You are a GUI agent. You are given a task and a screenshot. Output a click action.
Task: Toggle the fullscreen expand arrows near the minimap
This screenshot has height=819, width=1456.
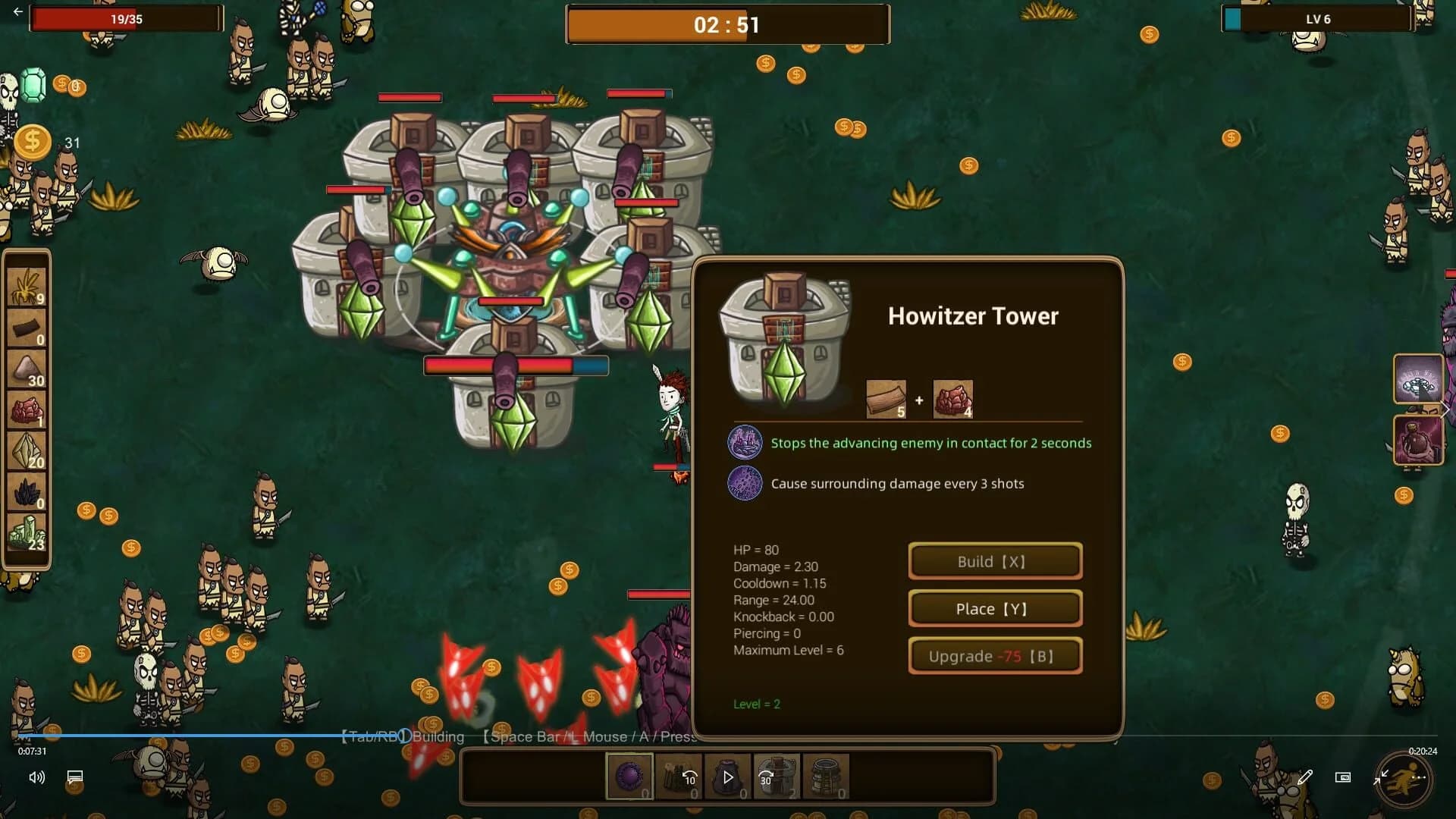tap(1378, 776)
